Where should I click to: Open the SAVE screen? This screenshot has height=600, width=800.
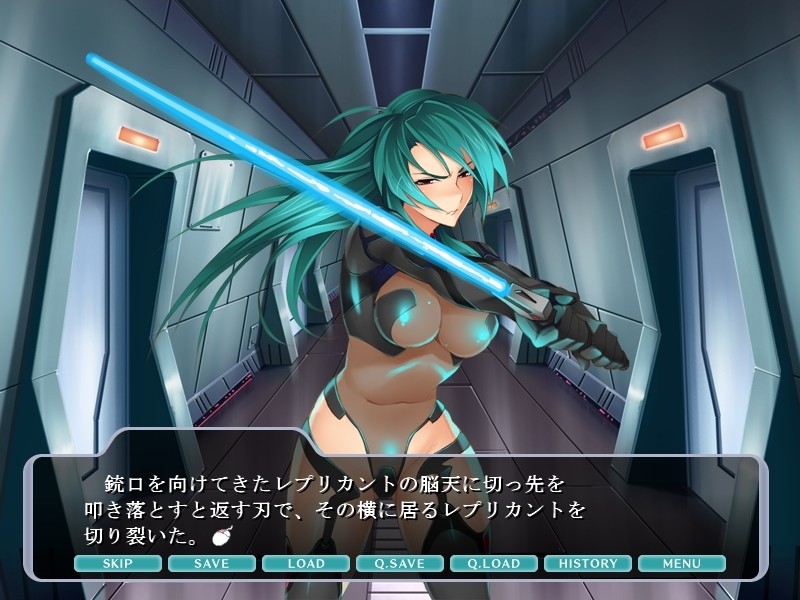click(212, 563)
